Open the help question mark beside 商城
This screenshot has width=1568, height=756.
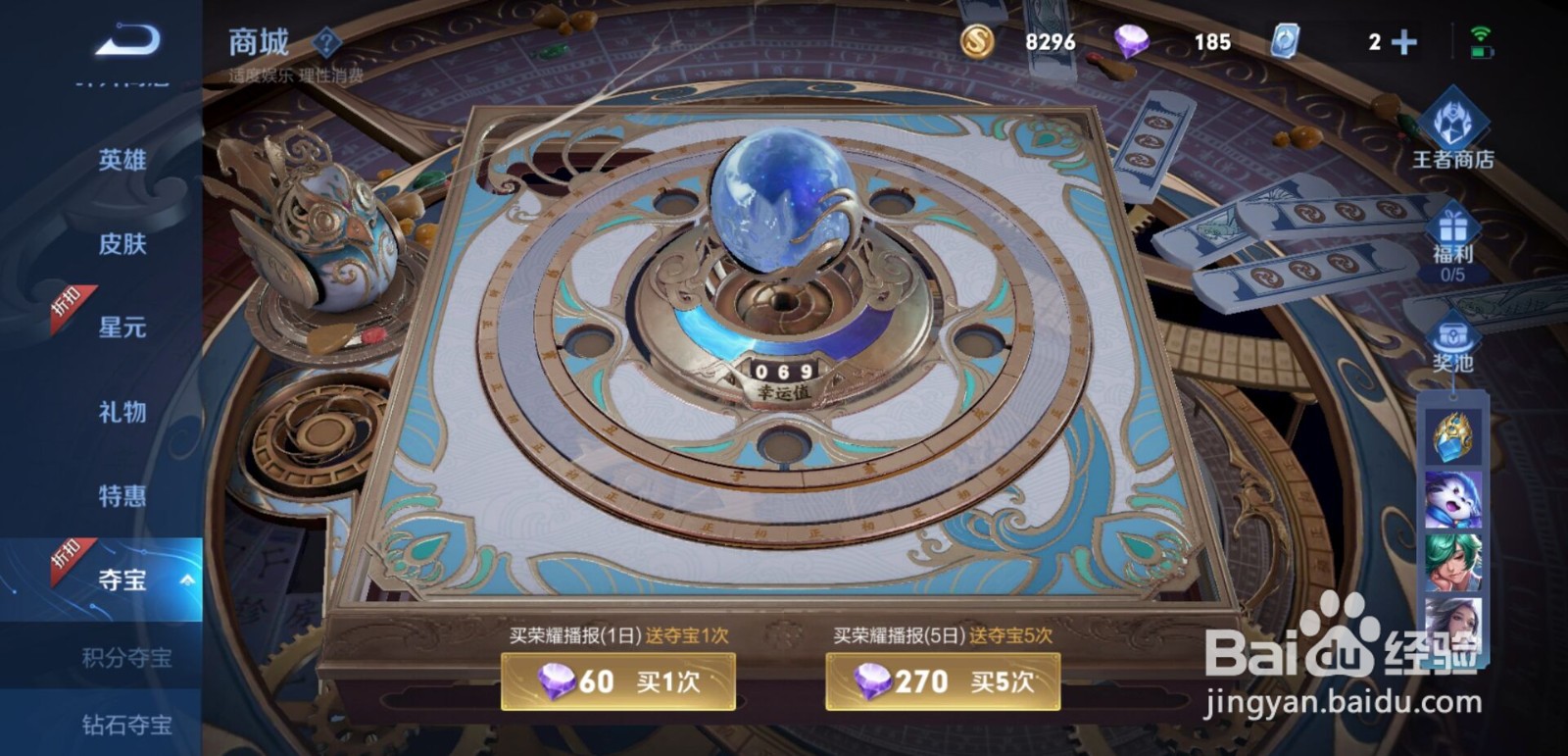[x=324, y=41]
